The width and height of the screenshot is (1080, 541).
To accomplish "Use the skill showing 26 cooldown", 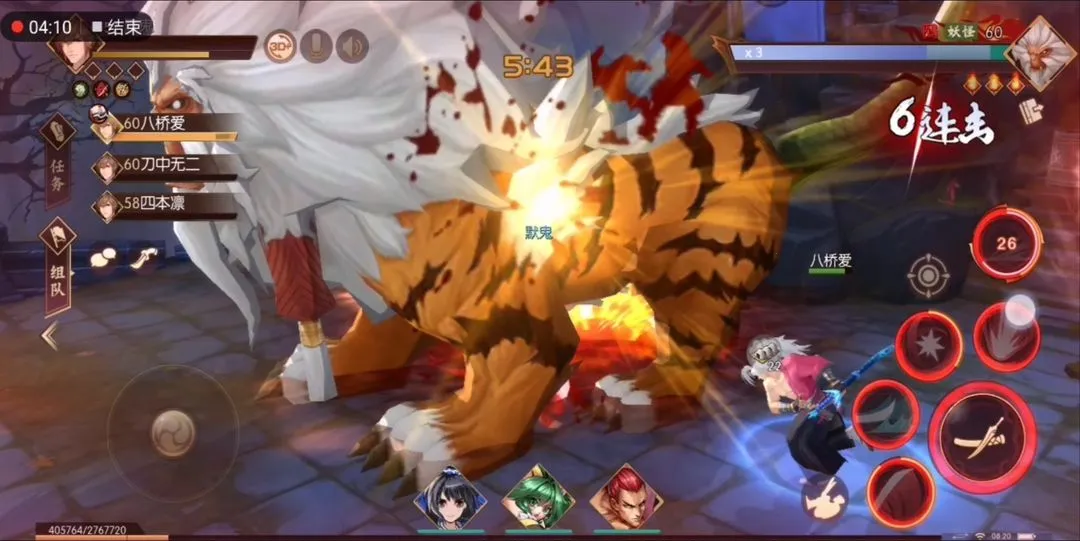I will coord(1006,243).
